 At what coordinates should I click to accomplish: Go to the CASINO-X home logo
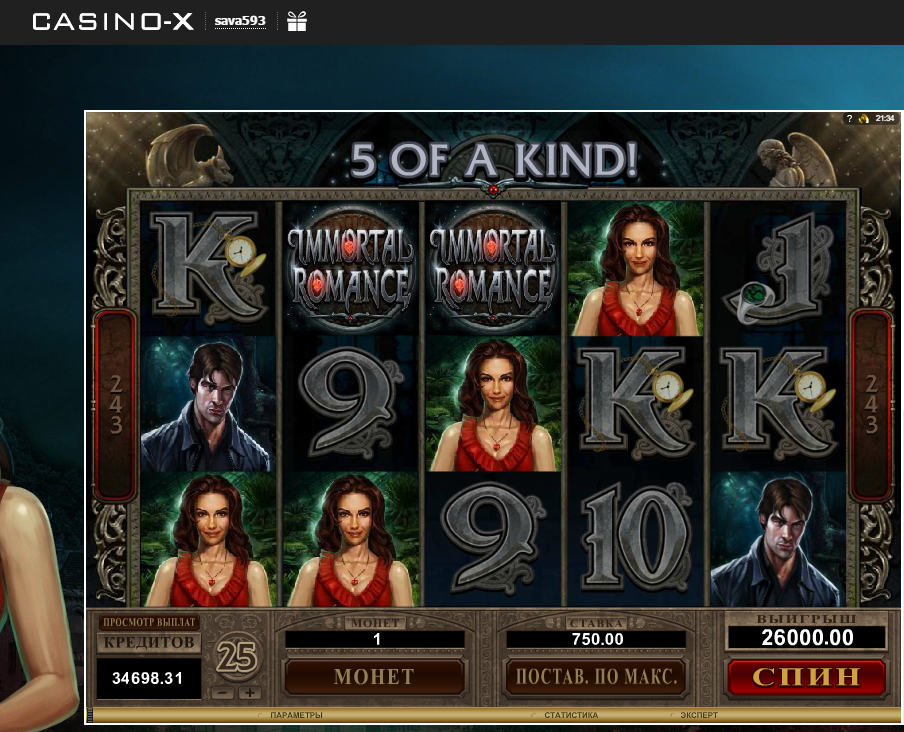(113, 21)
